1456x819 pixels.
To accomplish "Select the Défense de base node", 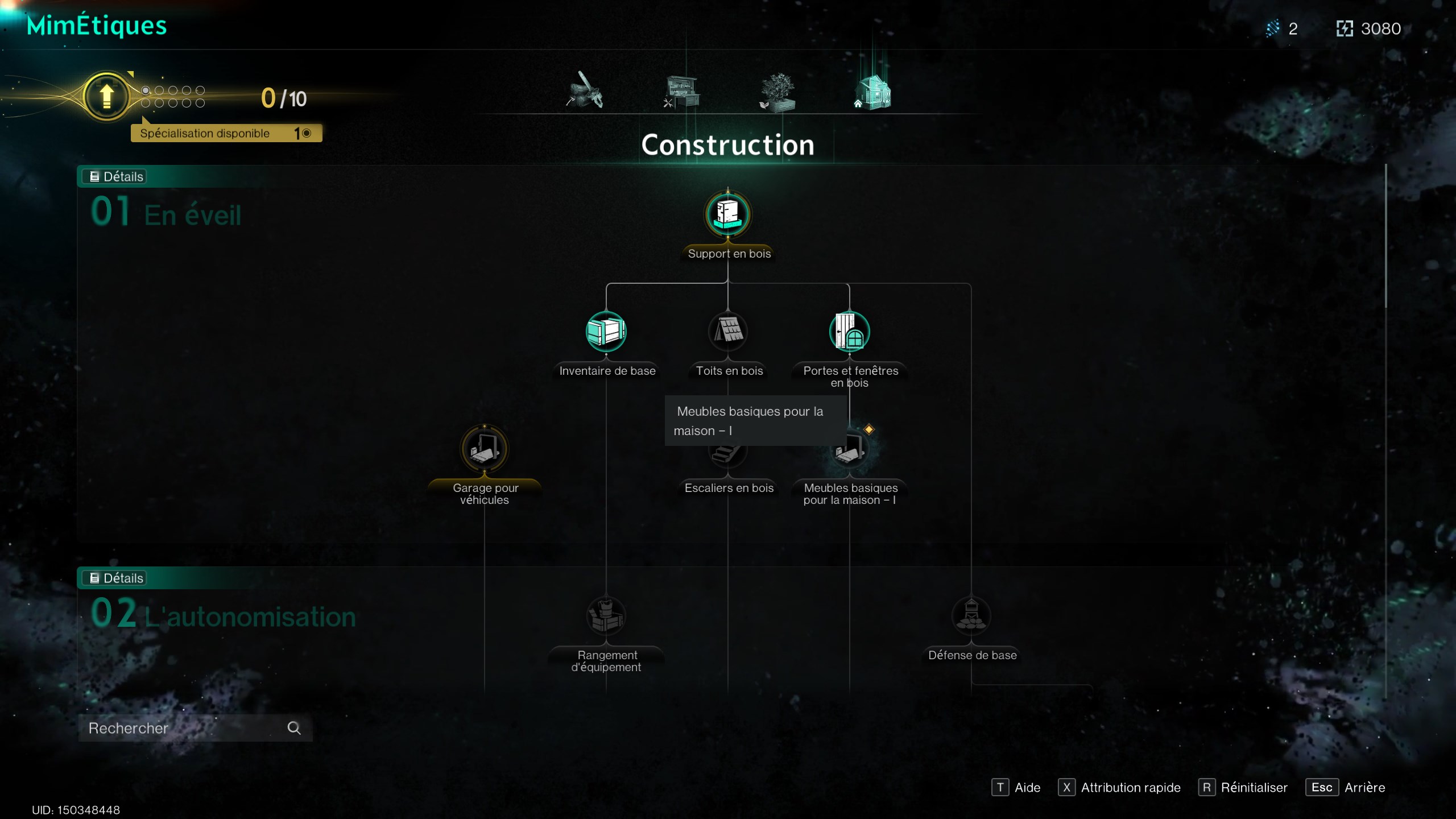I will [x=973, y=615].
